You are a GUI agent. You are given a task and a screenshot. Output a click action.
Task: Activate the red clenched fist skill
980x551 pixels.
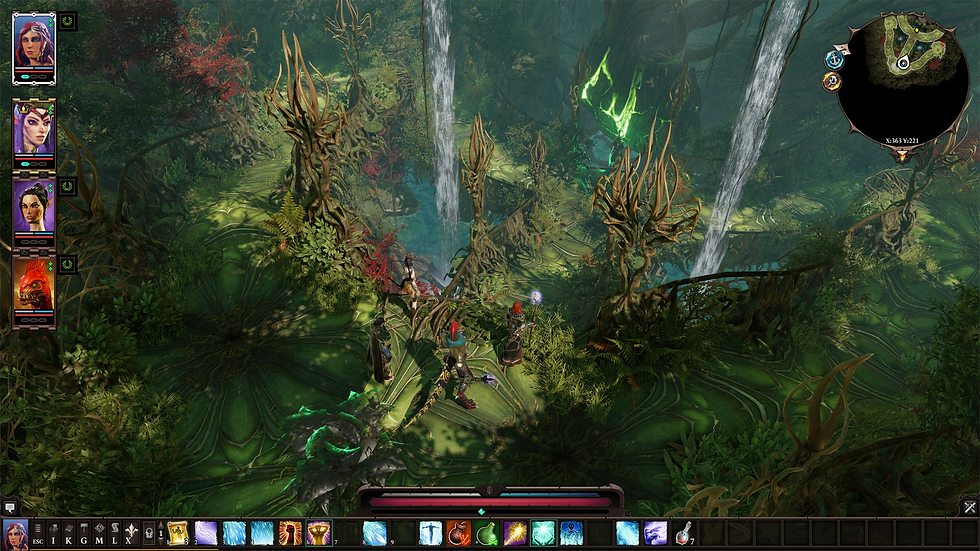coord(291,533)
